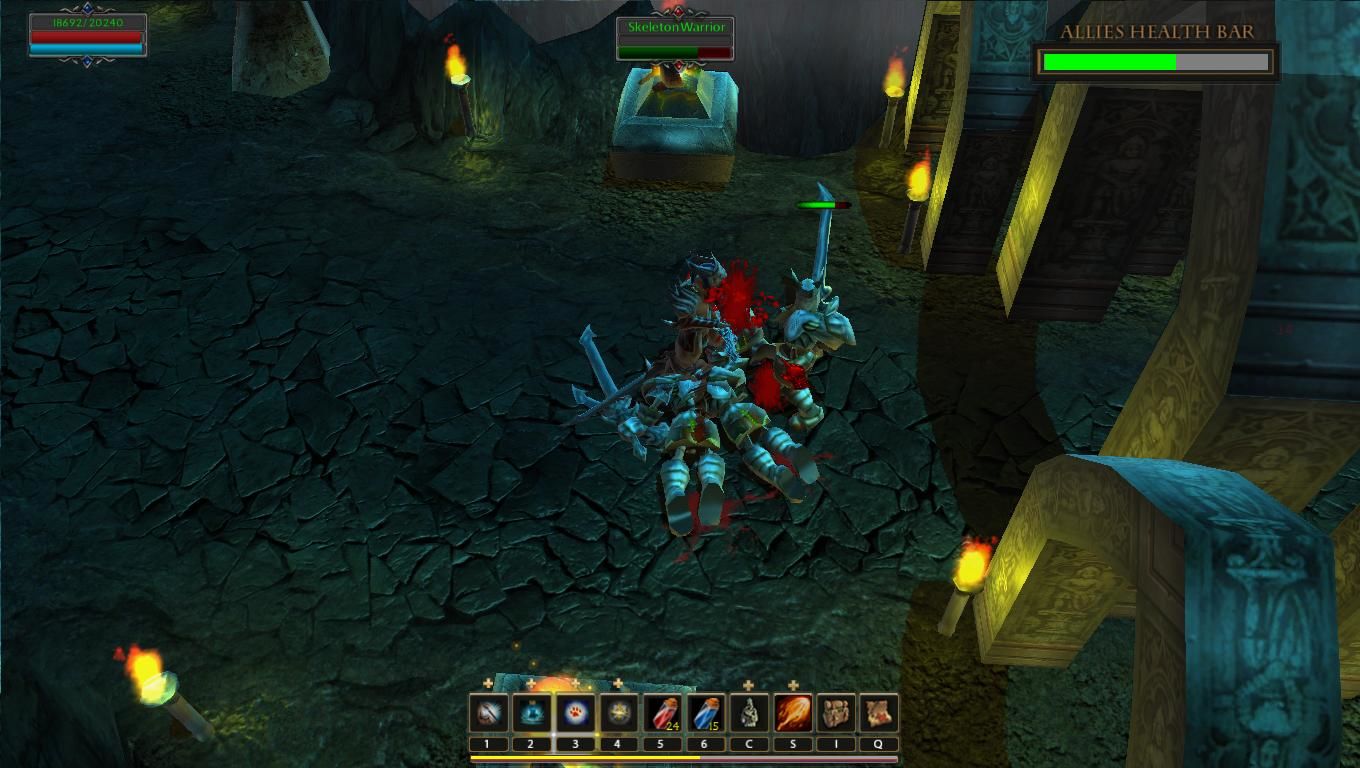Select the Skeleton Warrior target frame
1360x768 pixels.
(675, 39)
